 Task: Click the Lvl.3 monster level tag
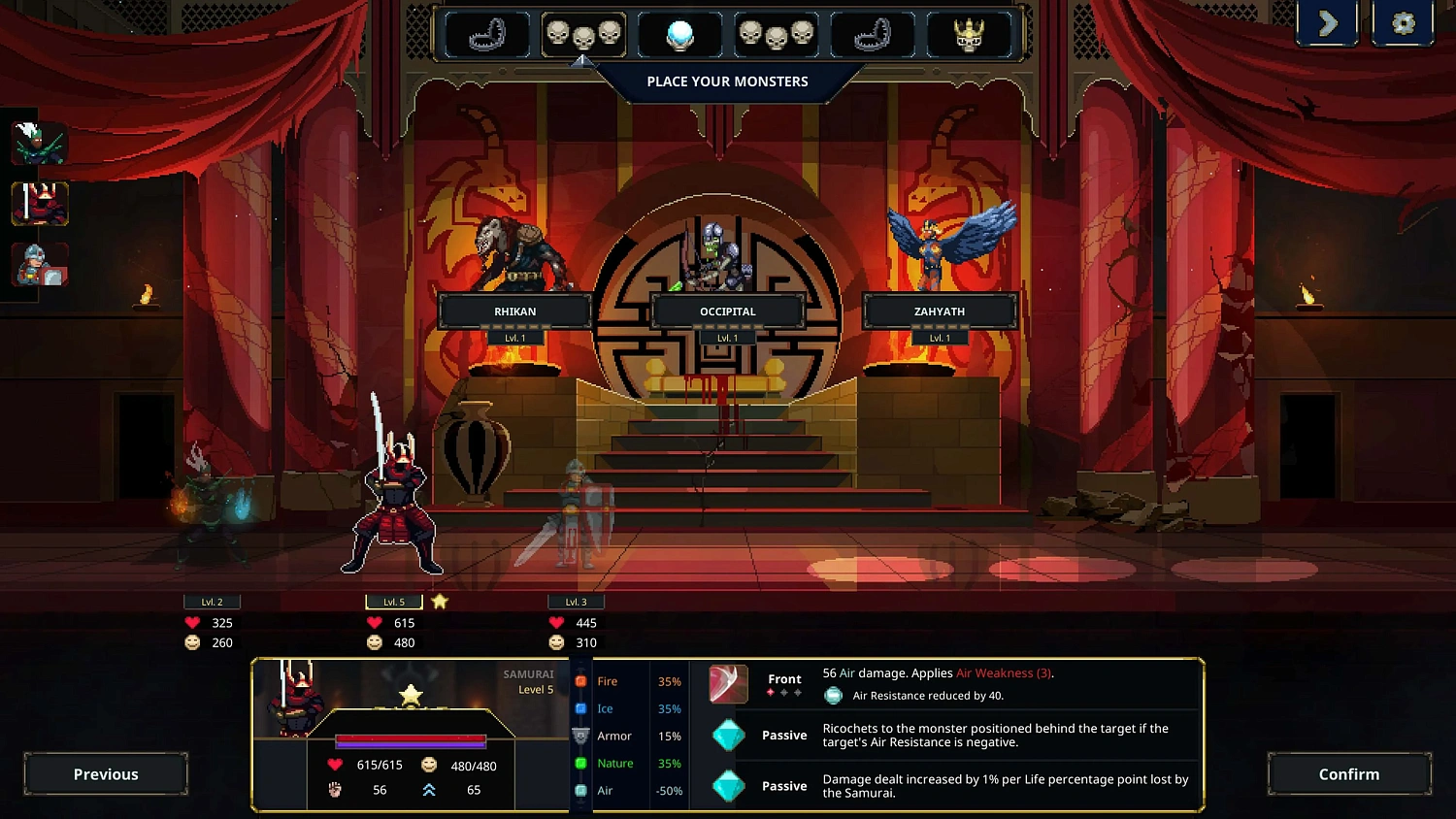click(x=575, y=601)
